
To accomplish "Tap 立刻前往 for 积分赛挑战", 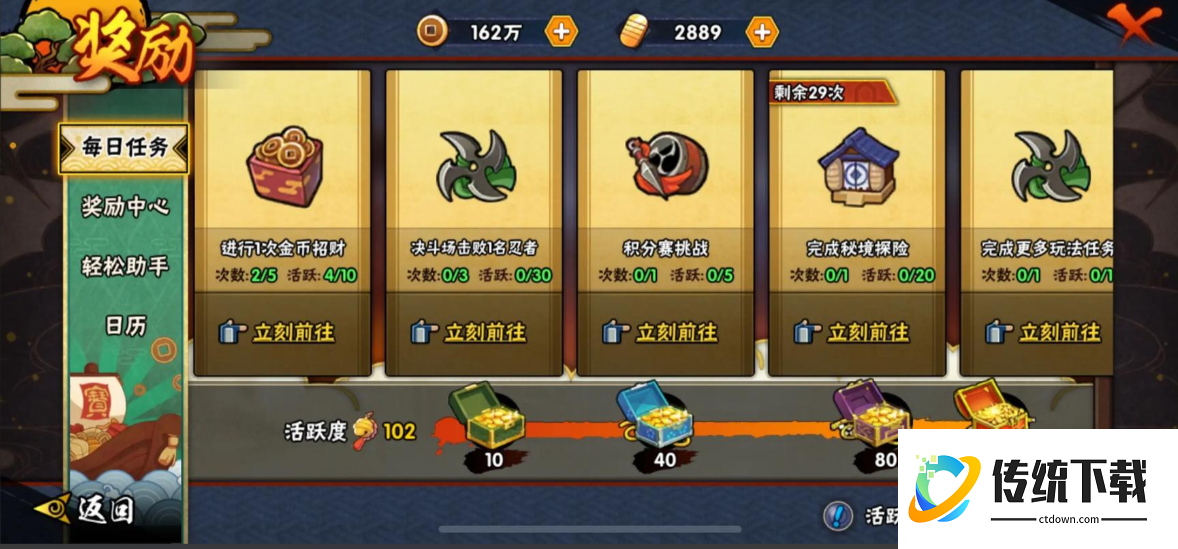I will click(x=664, y=332).
